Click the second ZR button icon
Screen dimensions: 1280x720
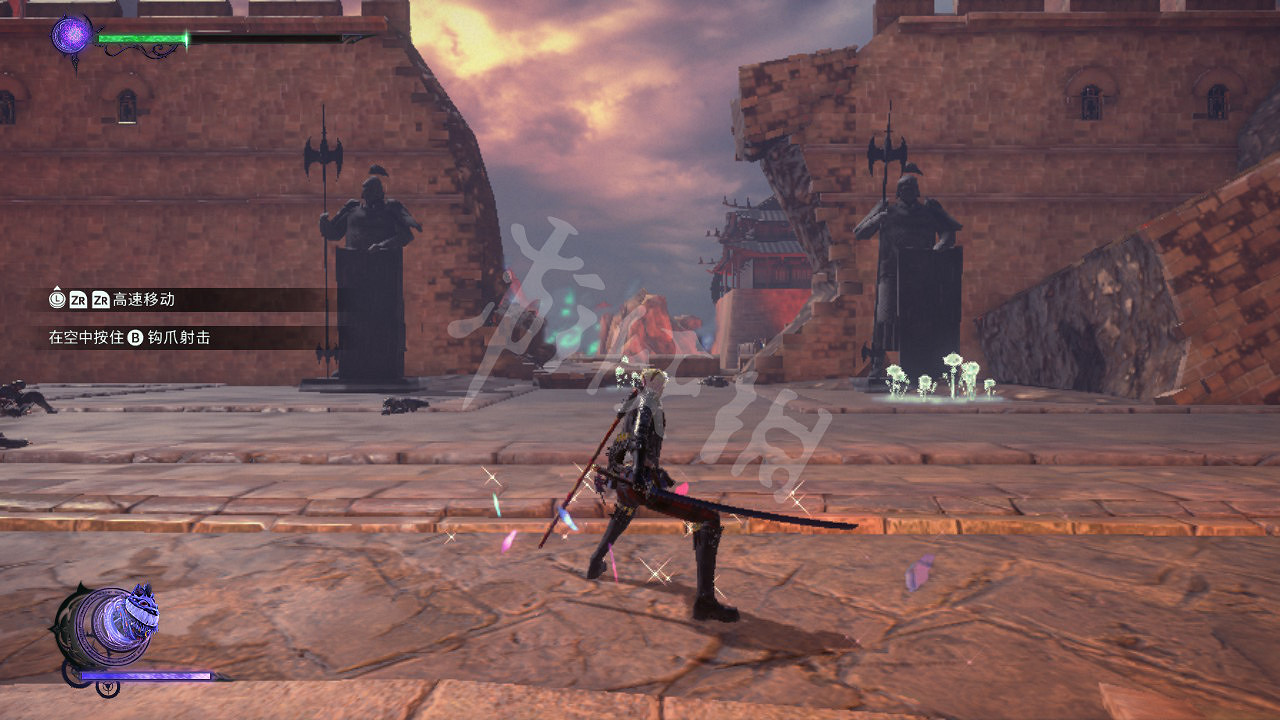[101, 299]
